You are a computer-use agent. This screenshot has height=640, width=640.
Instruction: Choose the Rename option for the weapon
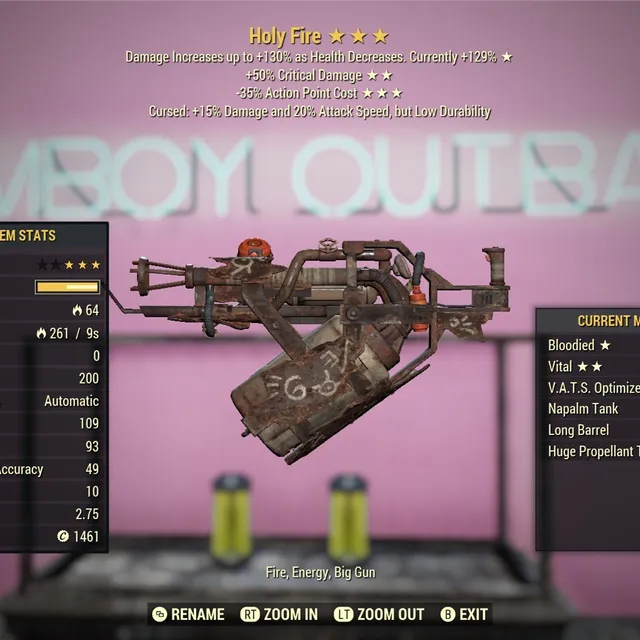[x=189, y=614]
